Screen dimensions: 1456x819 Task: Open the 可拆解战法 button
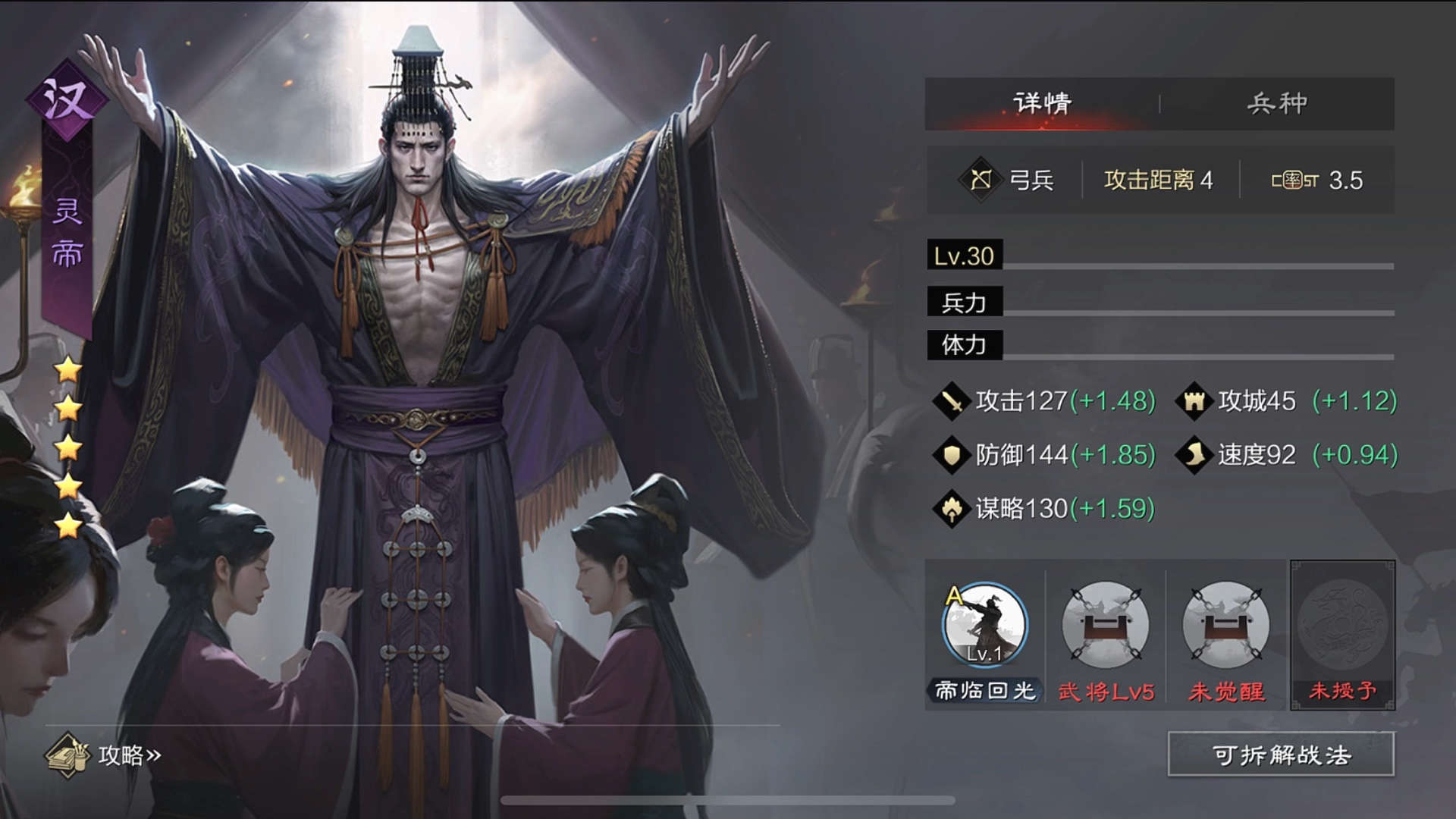tap(1281, 755)
